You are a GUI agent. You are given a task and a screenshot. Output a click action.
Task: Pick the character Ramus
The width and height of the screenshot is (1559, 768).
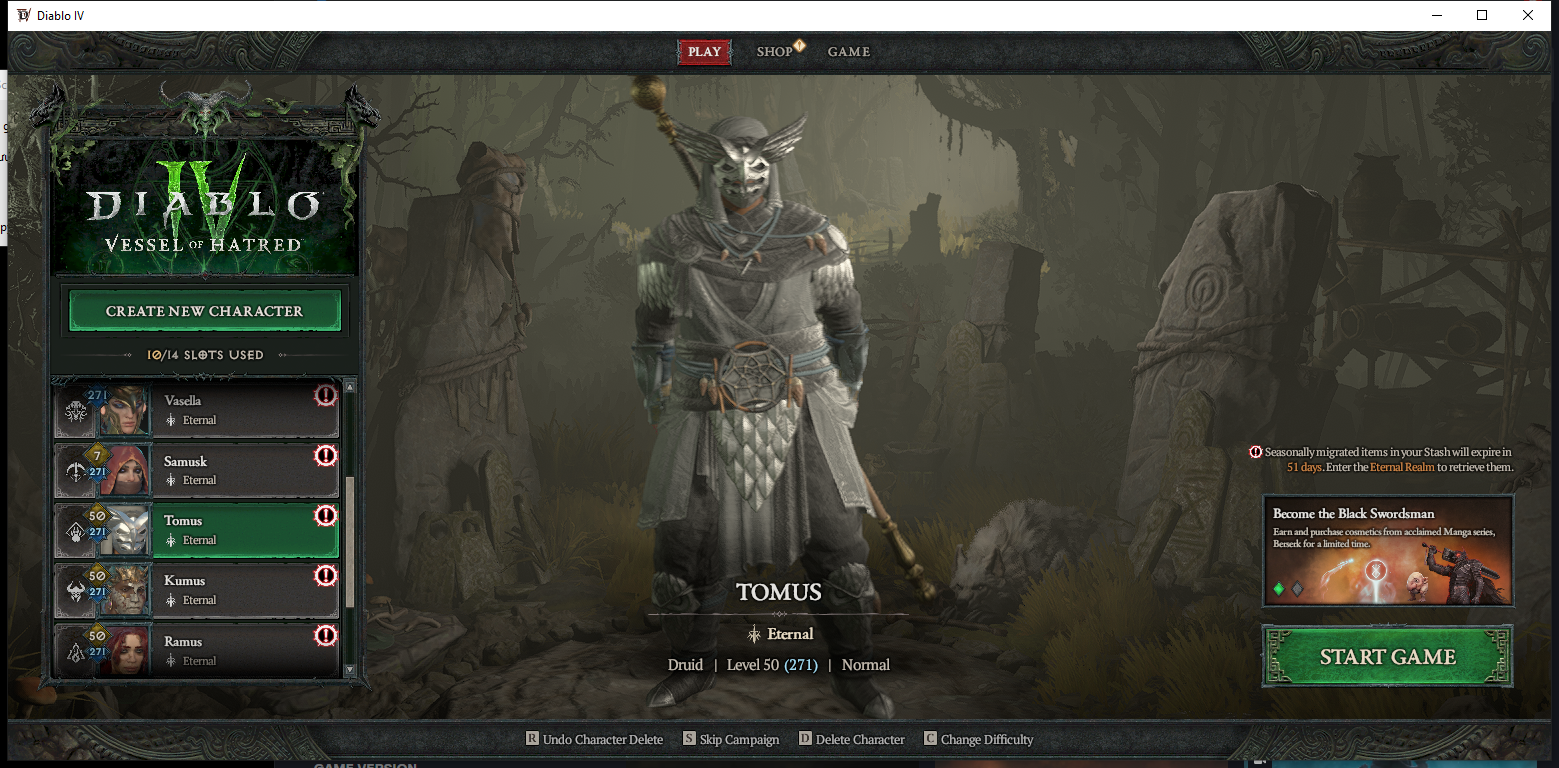coord(240,648)
